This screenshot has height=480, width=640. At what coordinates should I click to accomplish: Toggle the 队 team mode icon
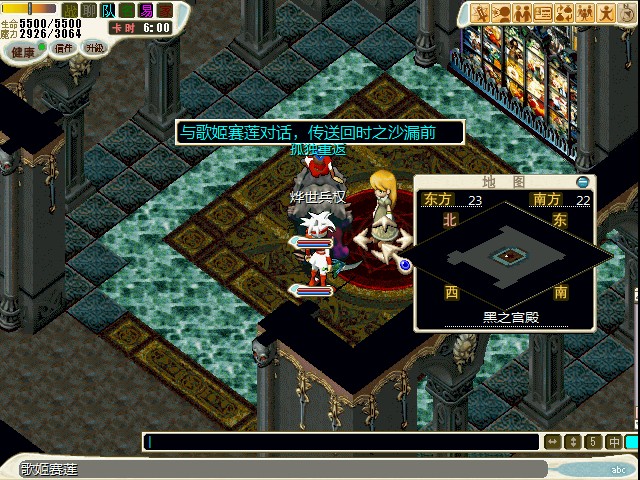click(108, 10)
